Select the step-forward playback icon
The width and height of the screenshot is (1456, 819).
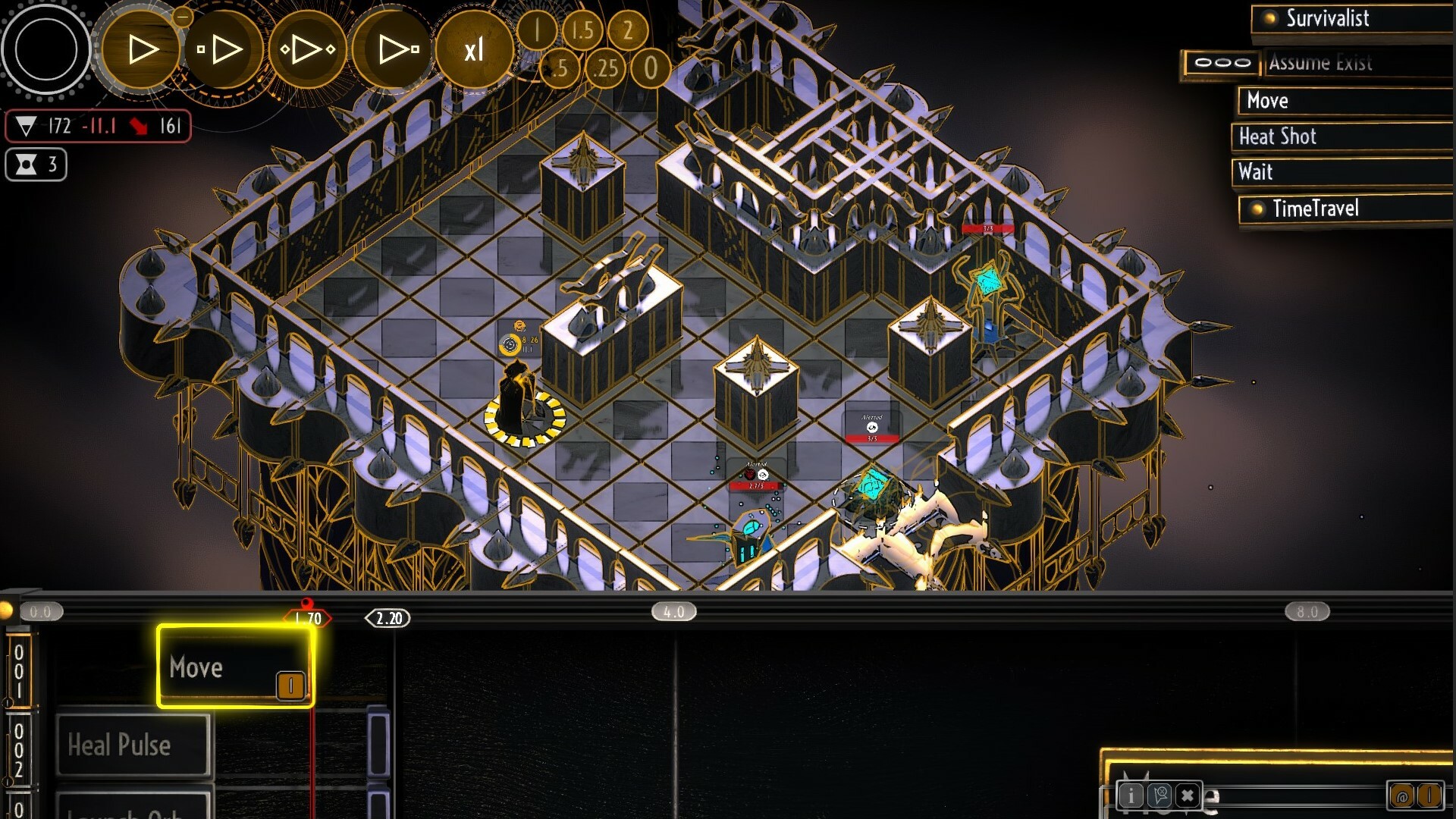tap(221, 48)
